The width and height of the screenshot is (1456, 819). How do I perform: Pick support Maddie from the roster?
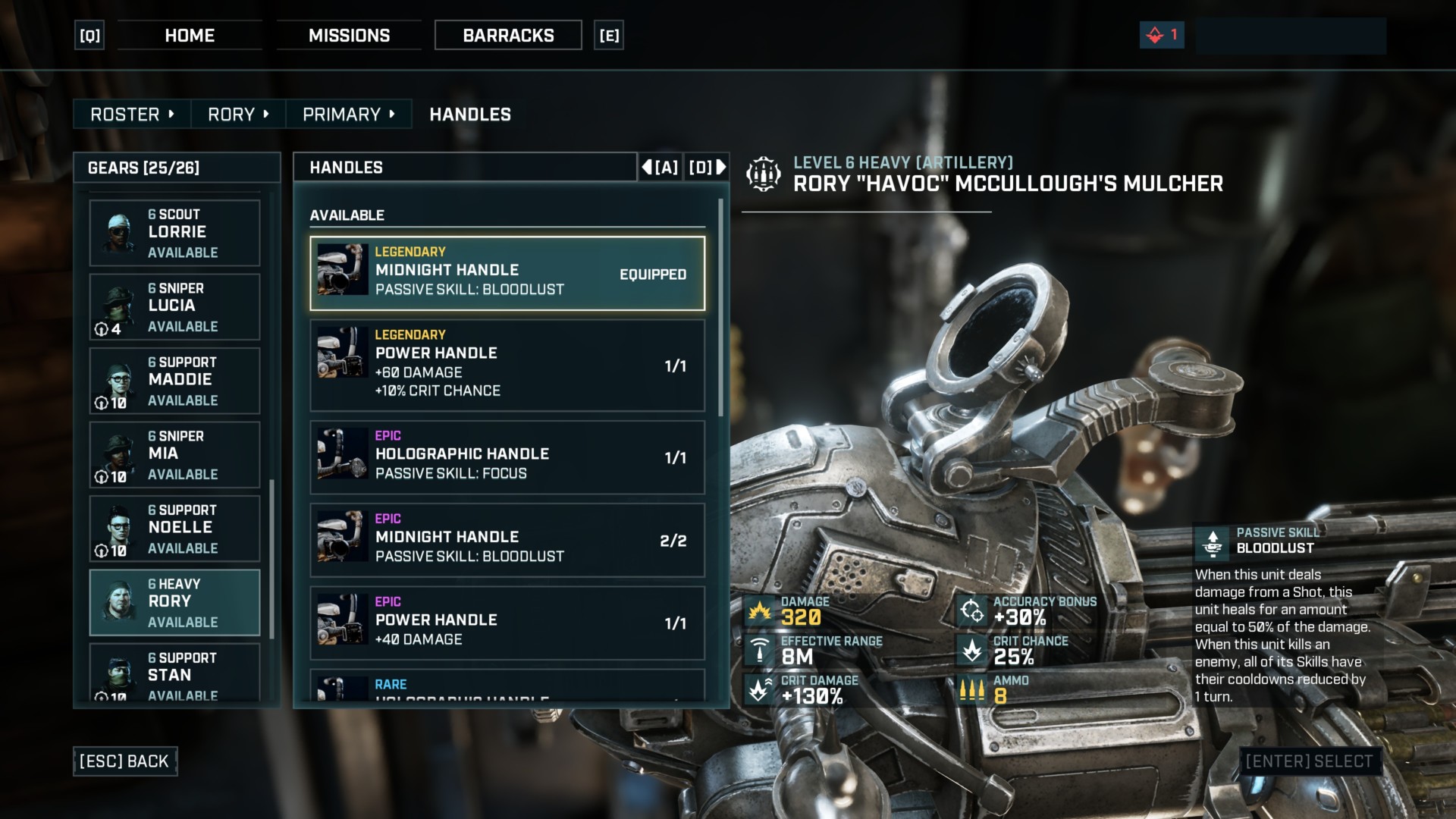pos(175,381)
